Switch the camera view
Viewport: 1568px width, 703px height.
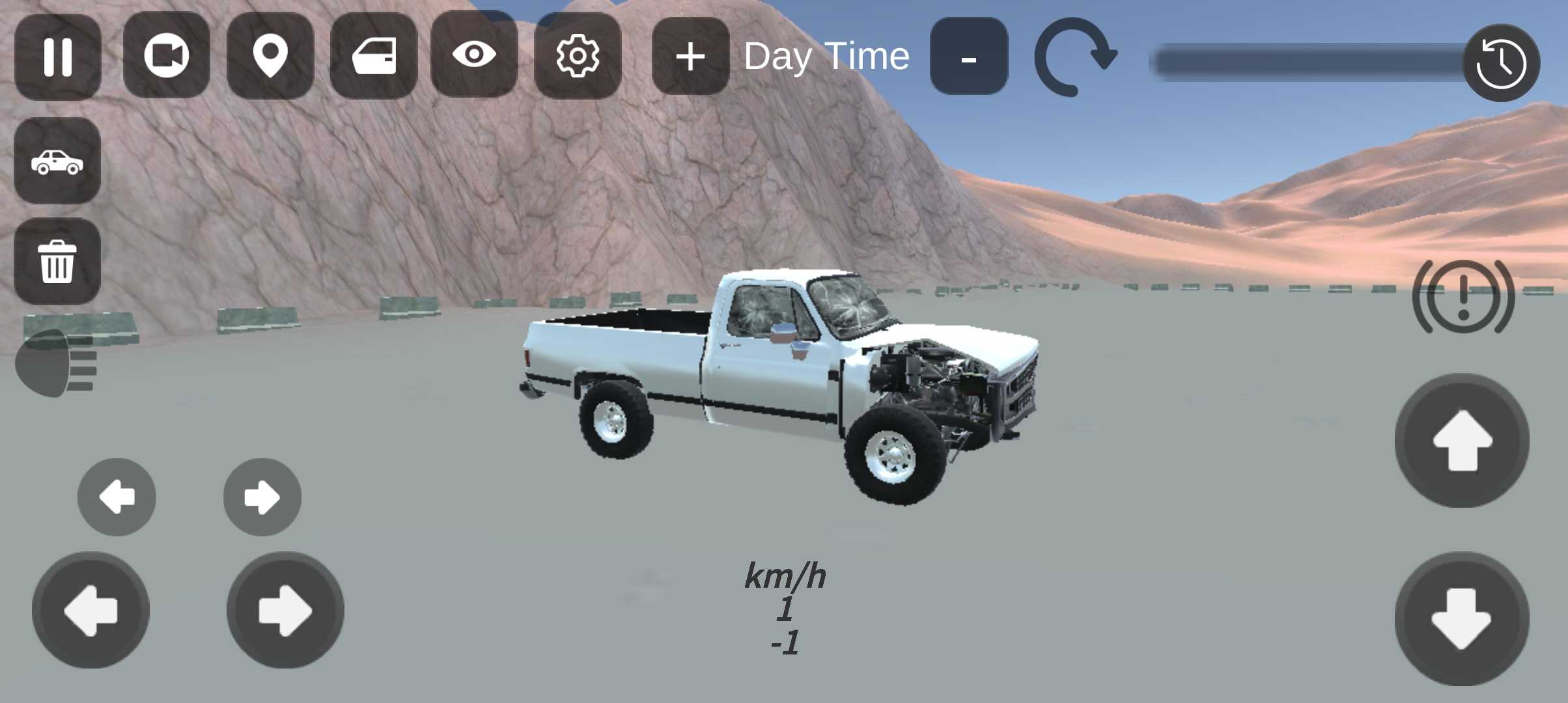[166, 55]
